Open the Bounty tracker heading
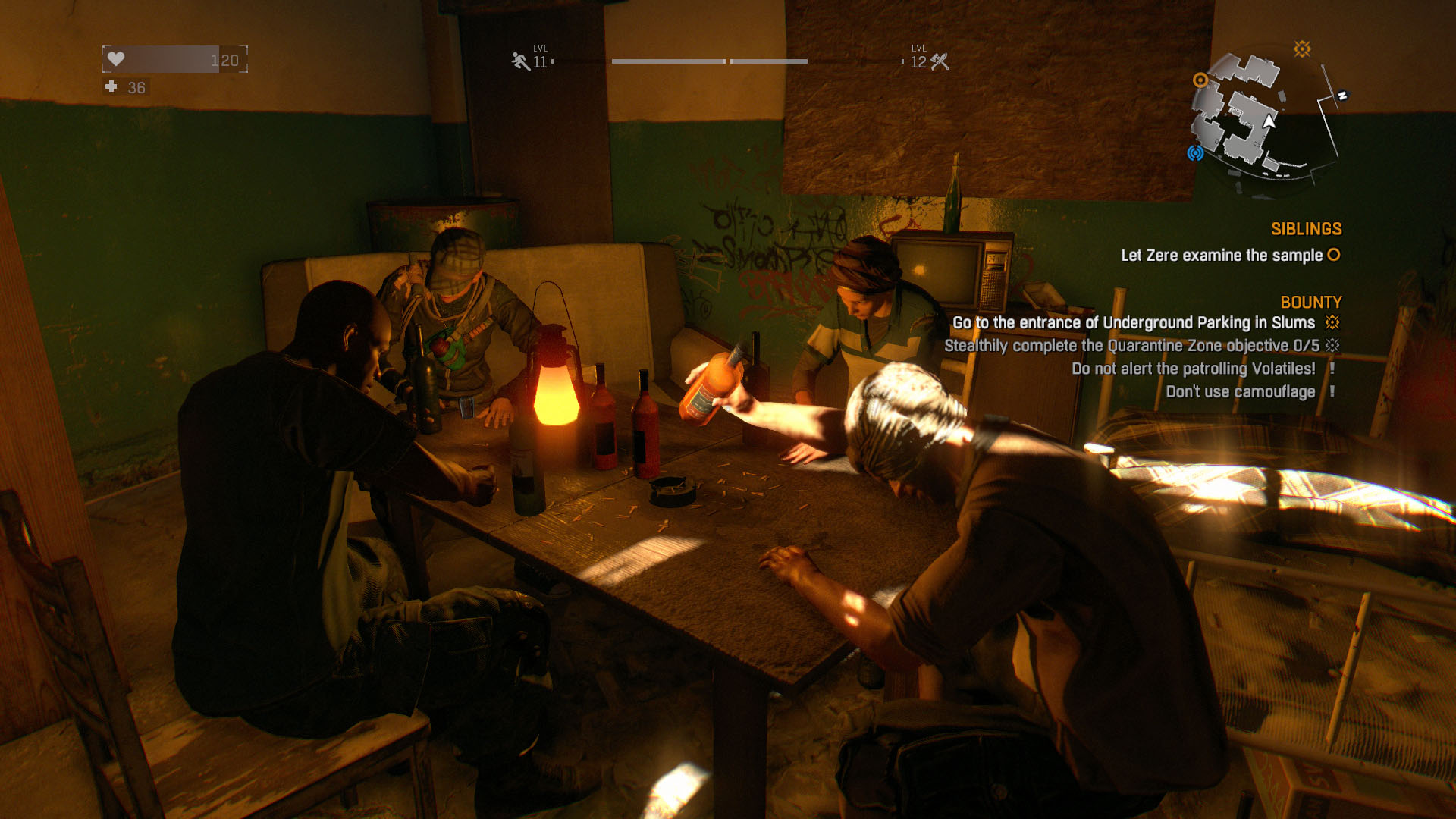The image size is (1456, 819). coord(1310,302)
